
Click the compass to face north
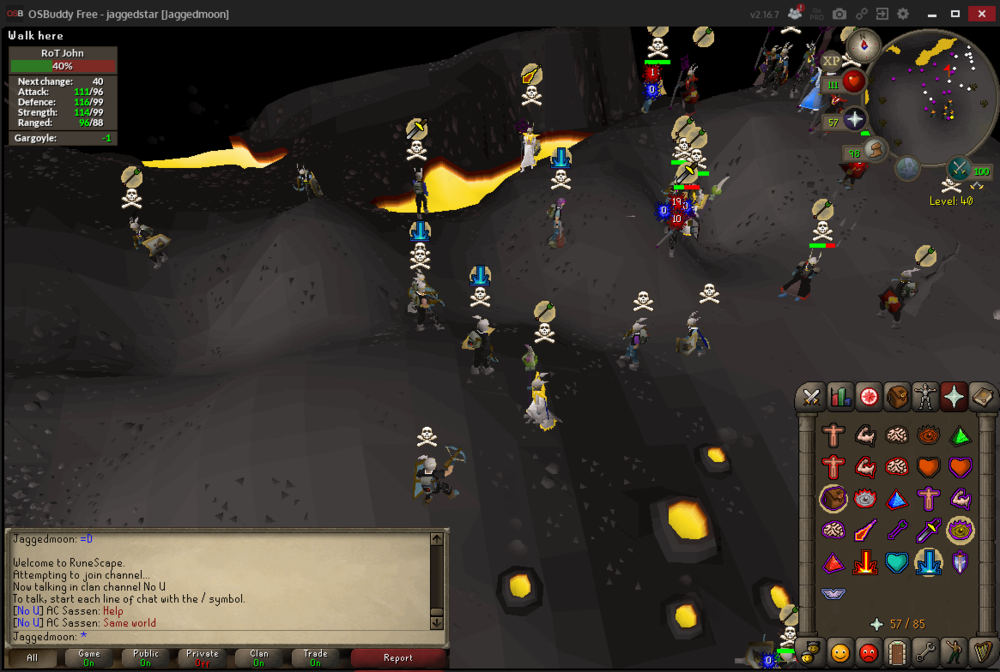[x=863, y=44]
